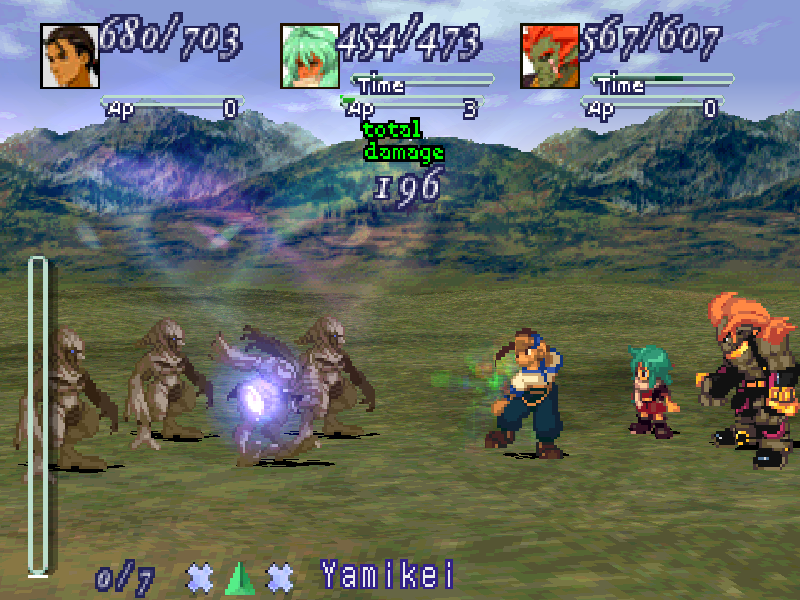
Task: Select the brown-haired hero's portrait
Action: (69, 55)
